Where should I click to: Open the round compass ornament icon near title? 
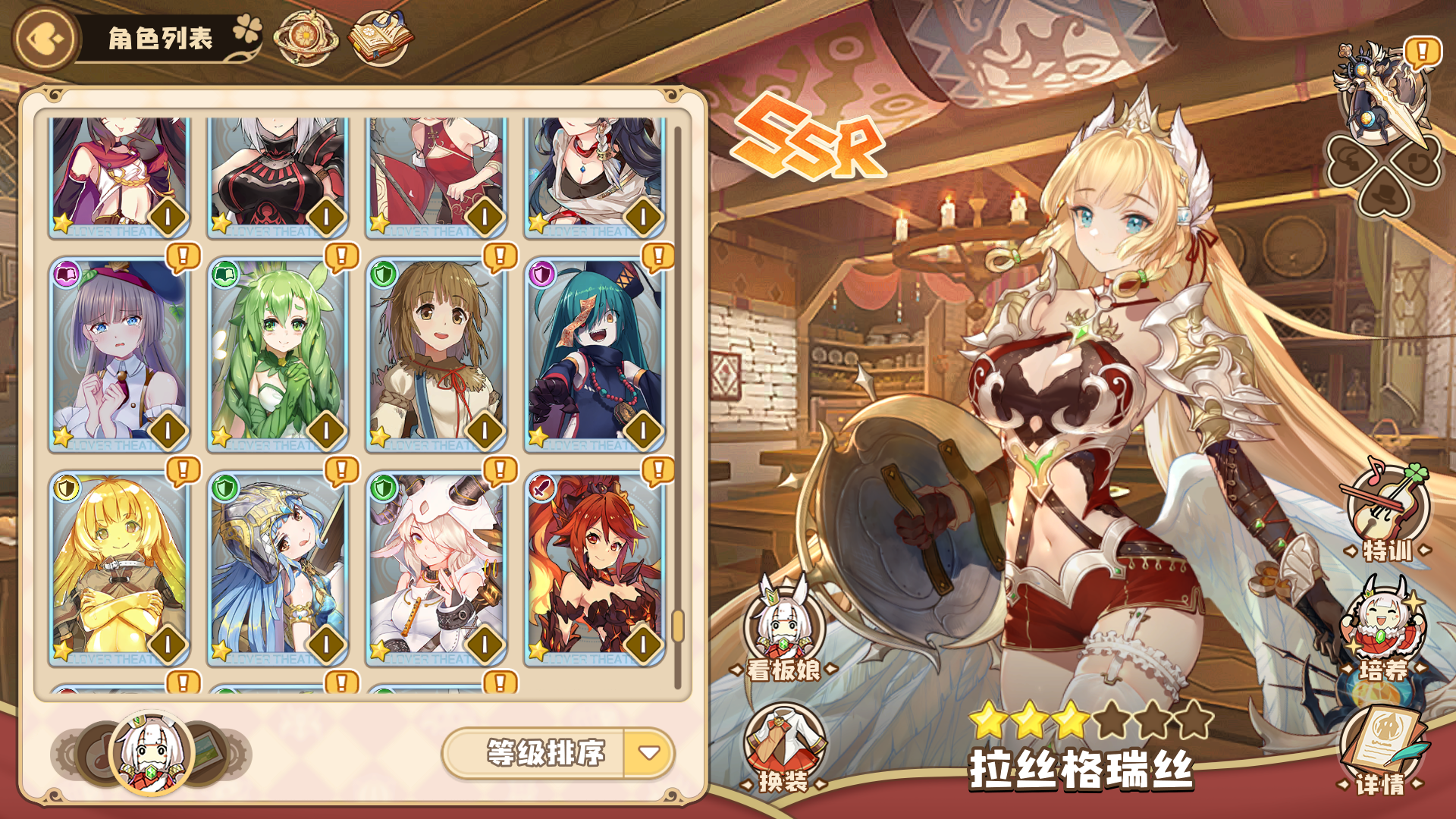pos(306,35)
